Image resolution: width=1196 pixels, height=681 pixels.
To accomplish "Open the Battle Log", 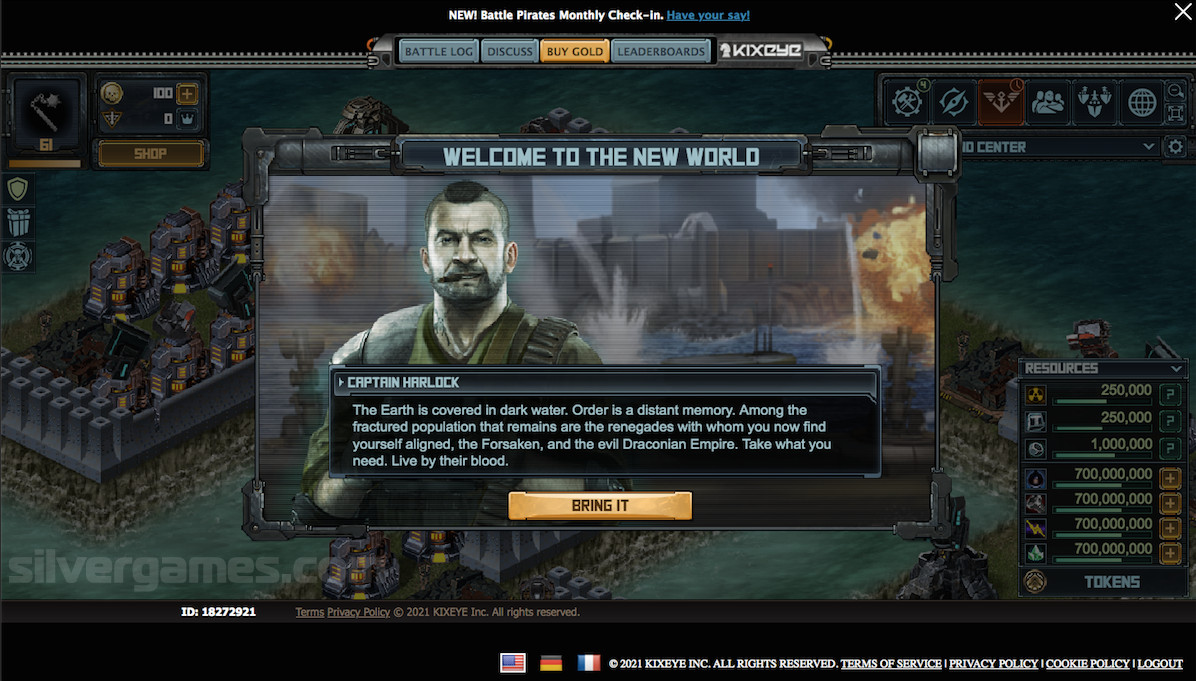I will (x=438, y=51).
